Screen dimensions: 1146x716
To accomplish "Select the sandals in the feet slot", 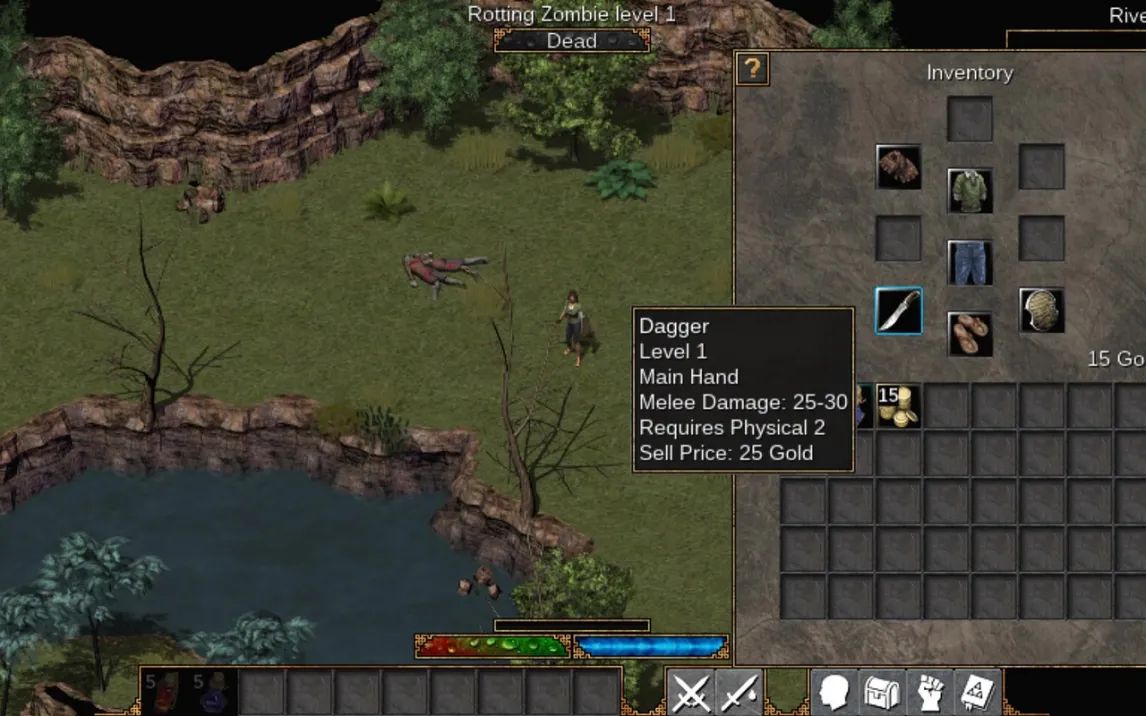I will point(970,334).
